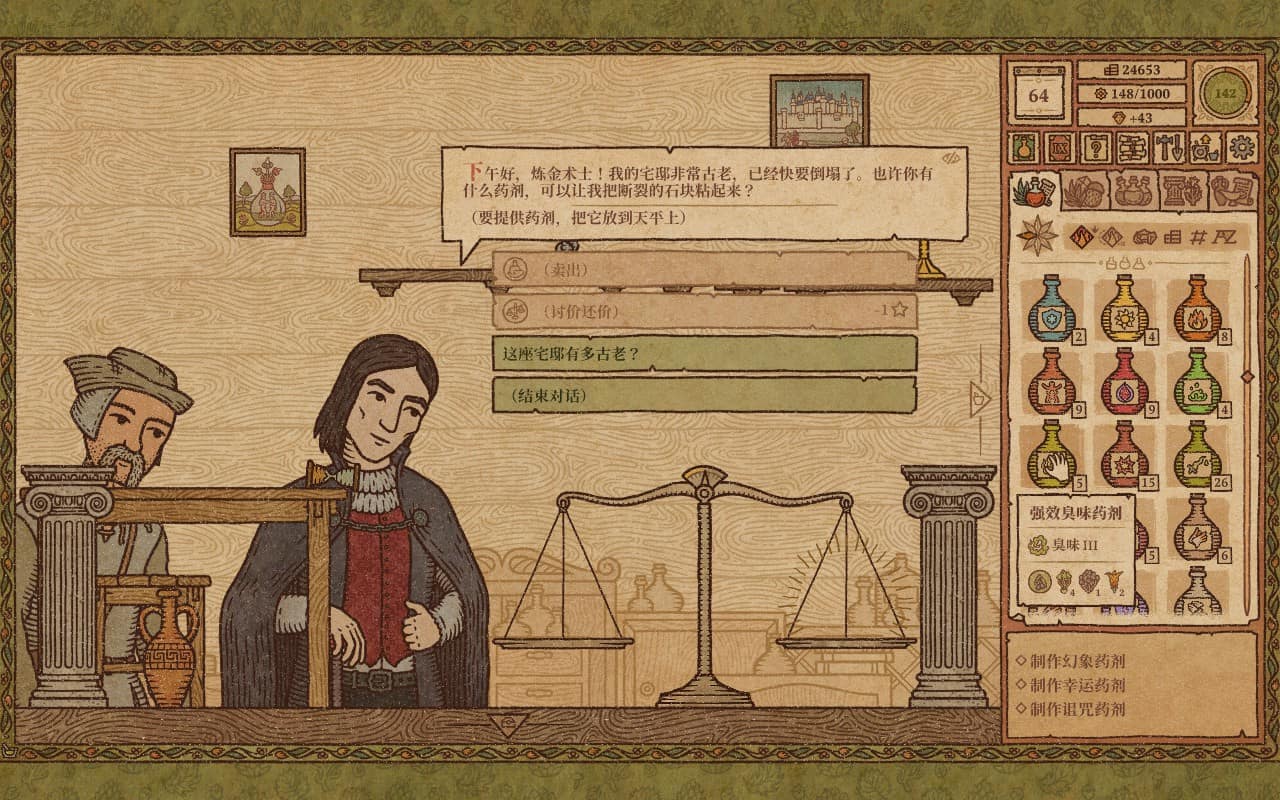The width and height of the screenshot is (1280, 800).
Task: Open the settings gear icon
Action: coord(1242,148)
